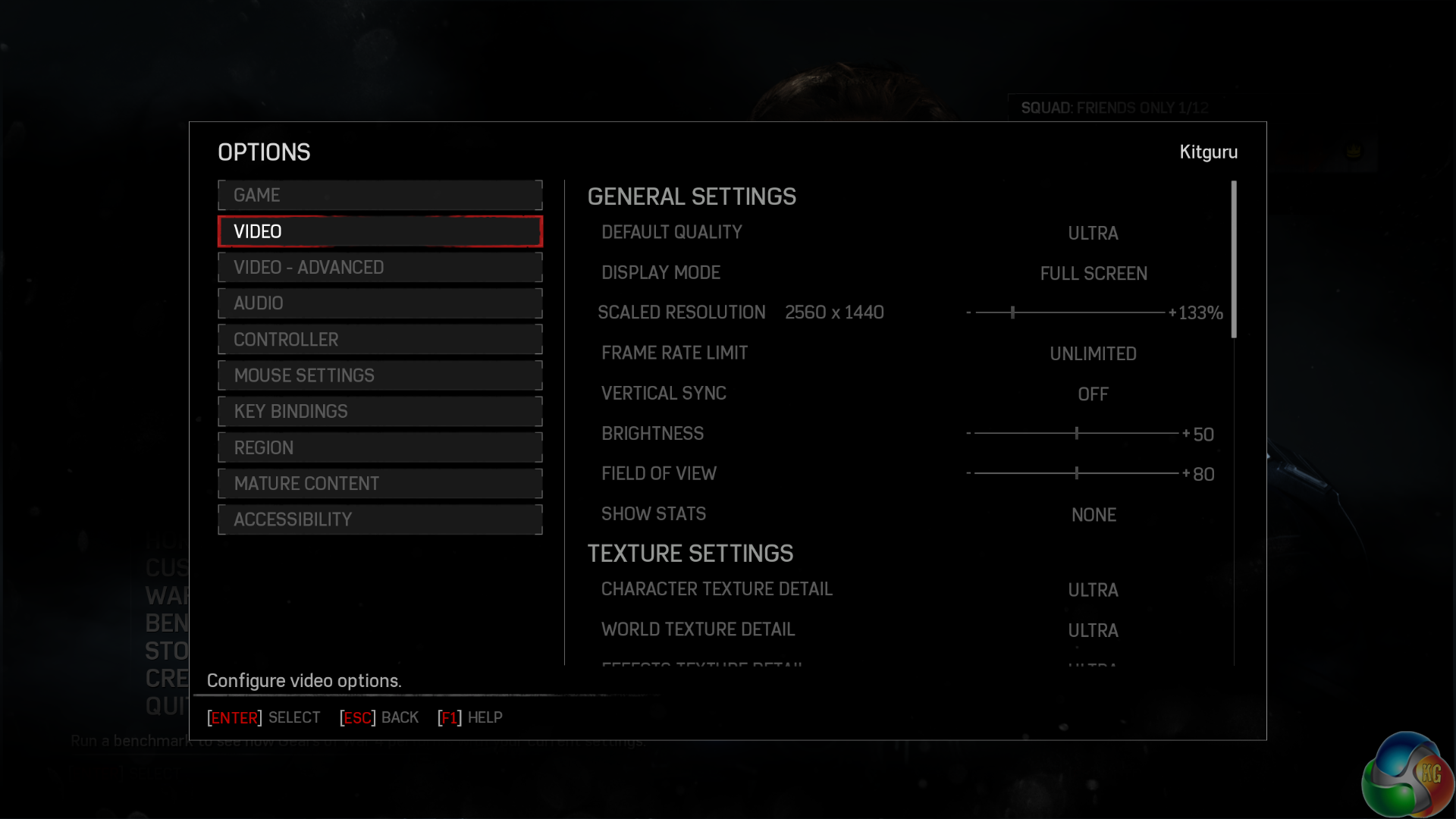This screenshot has height=819, width=1456.
Task: Change the Frame Rate Limit value
Action: pos(1093,354)
